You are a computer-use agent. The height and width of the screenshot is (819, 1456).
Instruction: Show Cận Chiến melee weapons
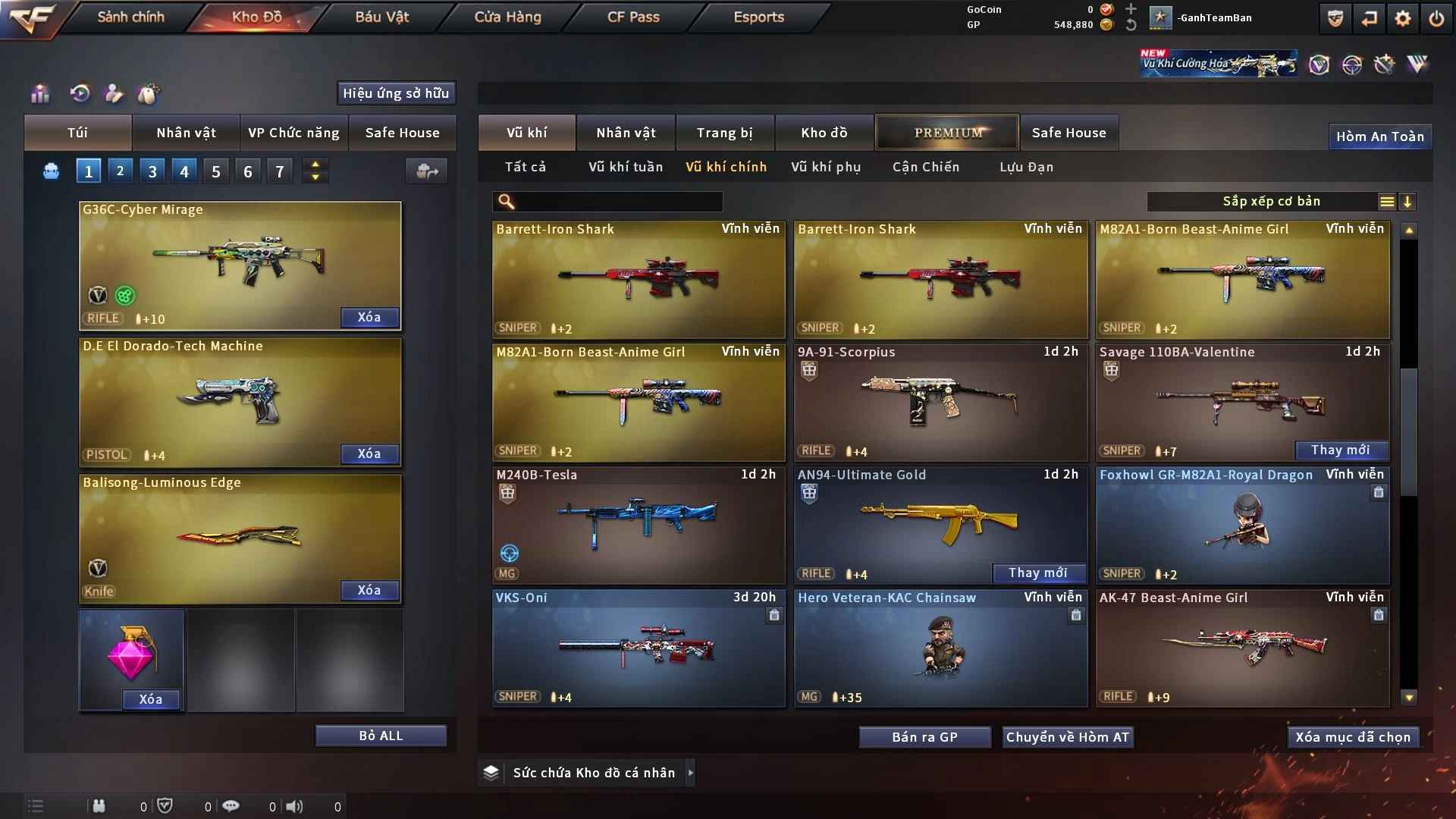click(x=926, y=167)
